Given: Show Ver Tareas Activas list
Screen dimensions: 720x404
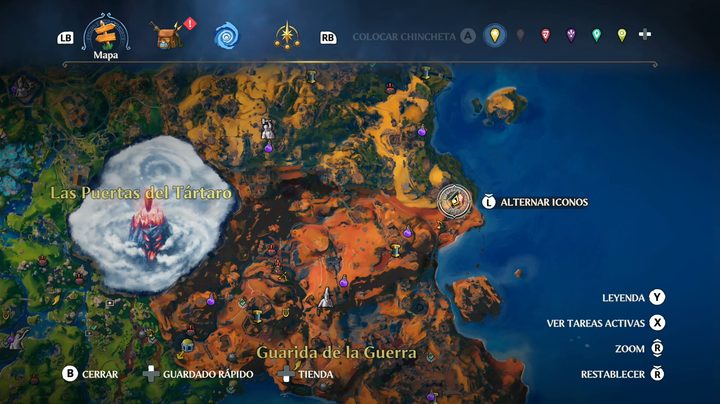Looking at the screenshot, I should [x=656, y=323].
